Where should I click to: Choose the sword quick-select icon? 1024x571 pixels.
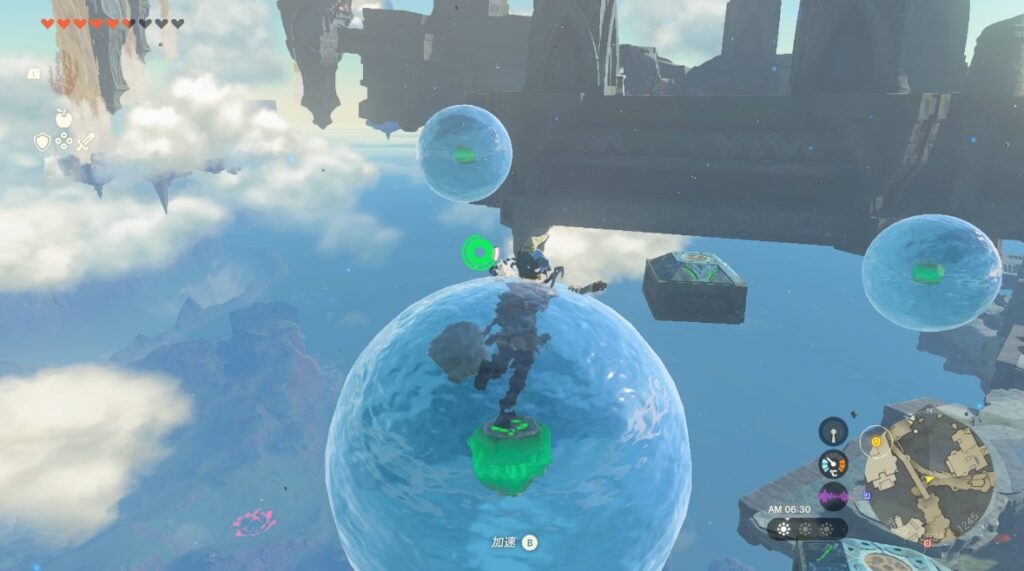[x=86, y=142]
